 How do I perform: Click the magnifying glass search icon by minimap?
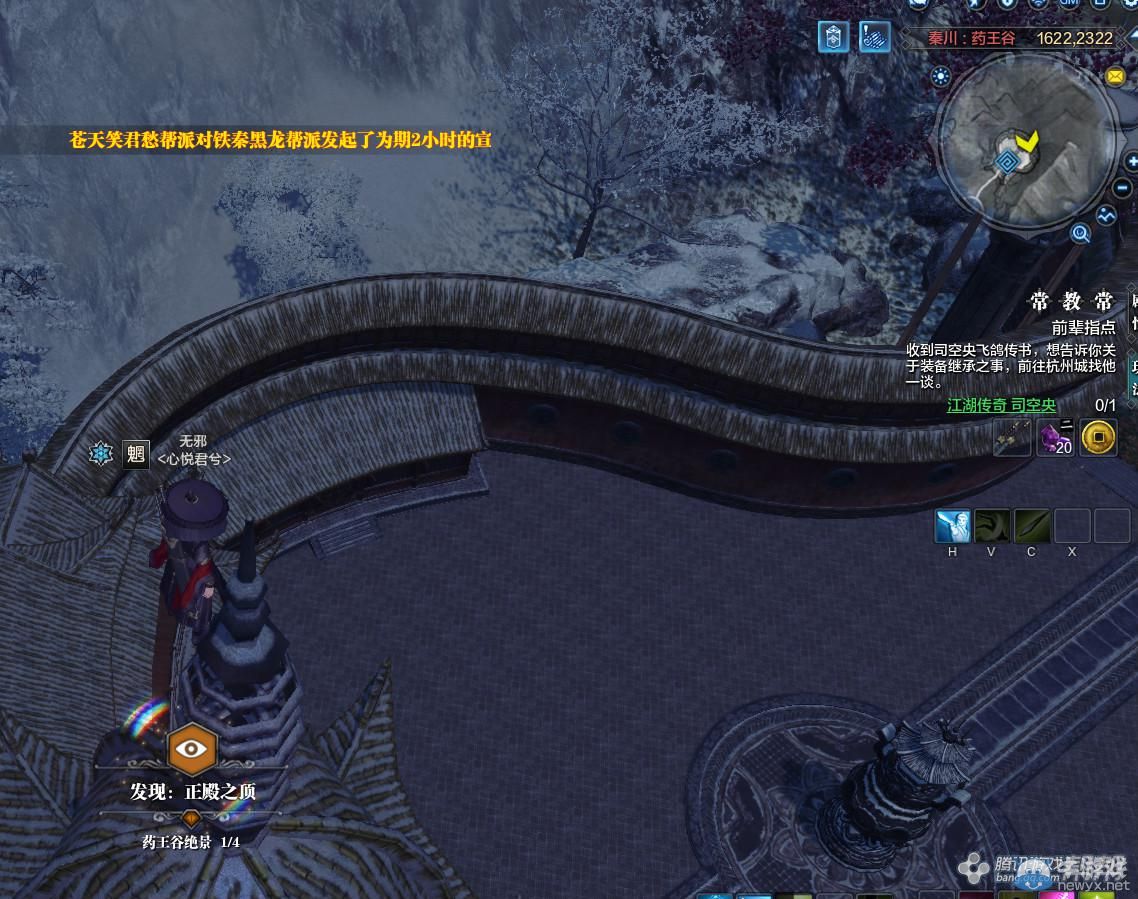tap(1080, 234)
